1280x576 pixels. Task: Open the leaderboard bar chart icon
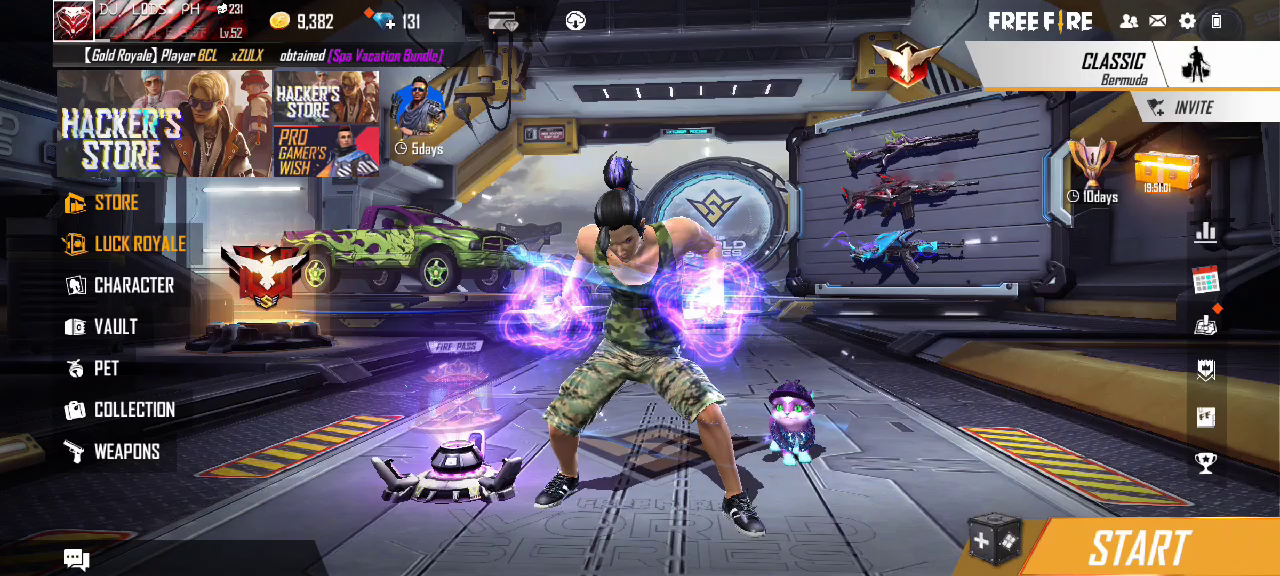(x=1206, y=233)
